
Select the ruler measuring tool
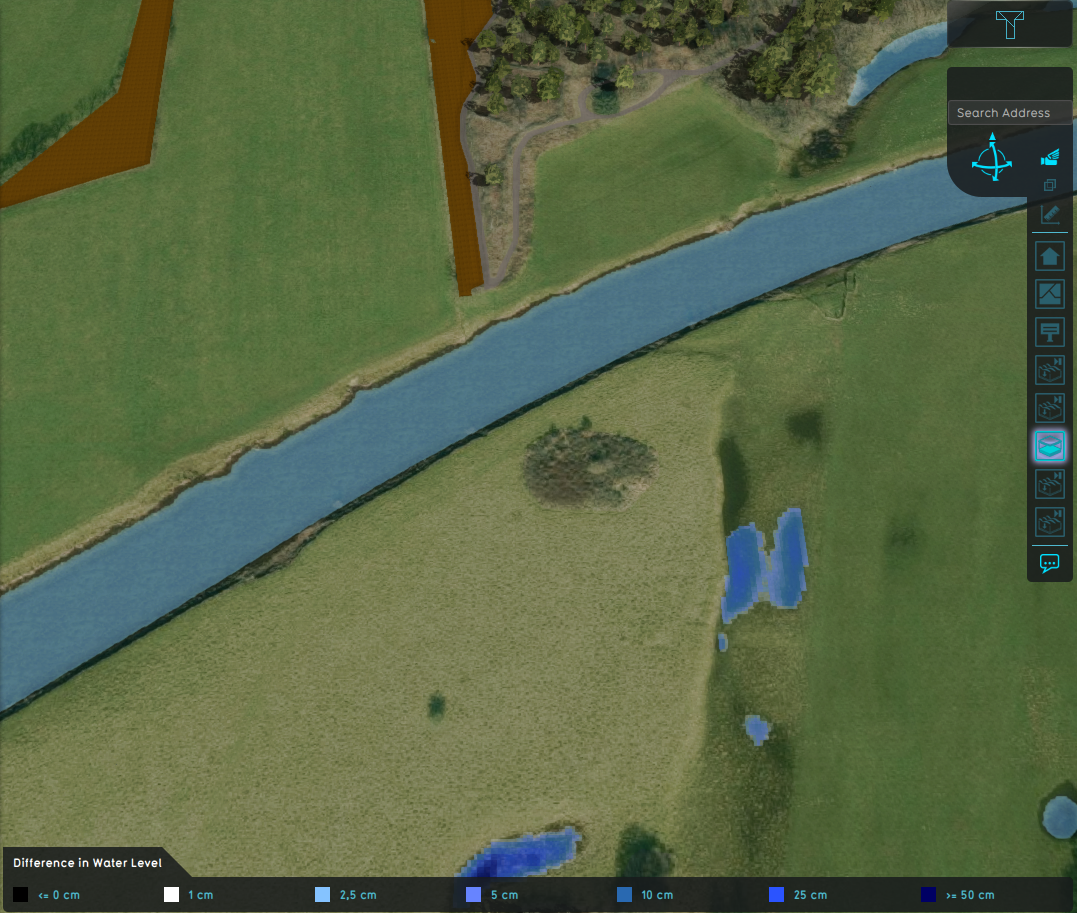click(1050, 213)
